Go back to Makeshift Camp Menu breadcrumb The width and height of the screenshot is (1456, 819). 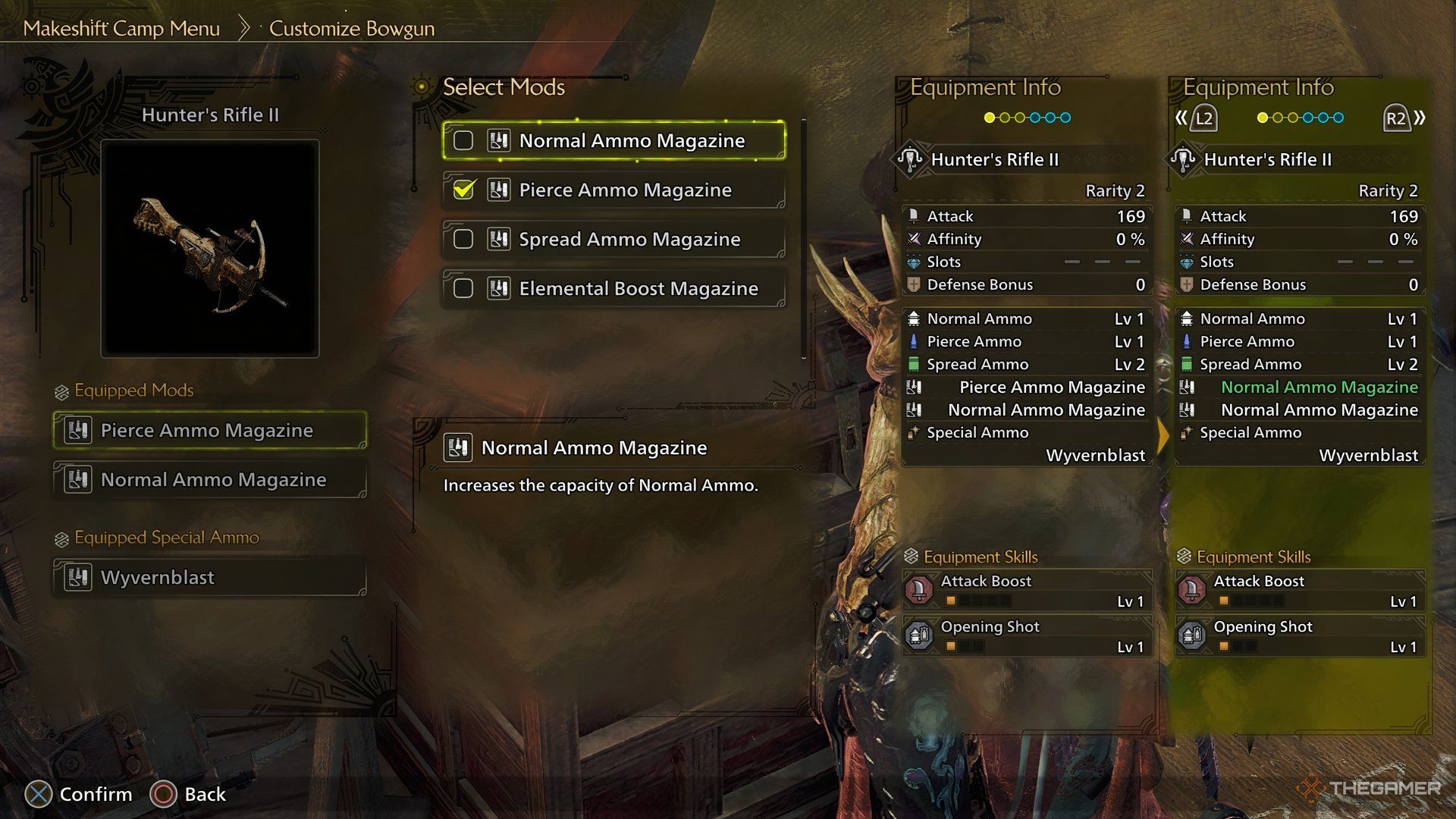(121, 29)
